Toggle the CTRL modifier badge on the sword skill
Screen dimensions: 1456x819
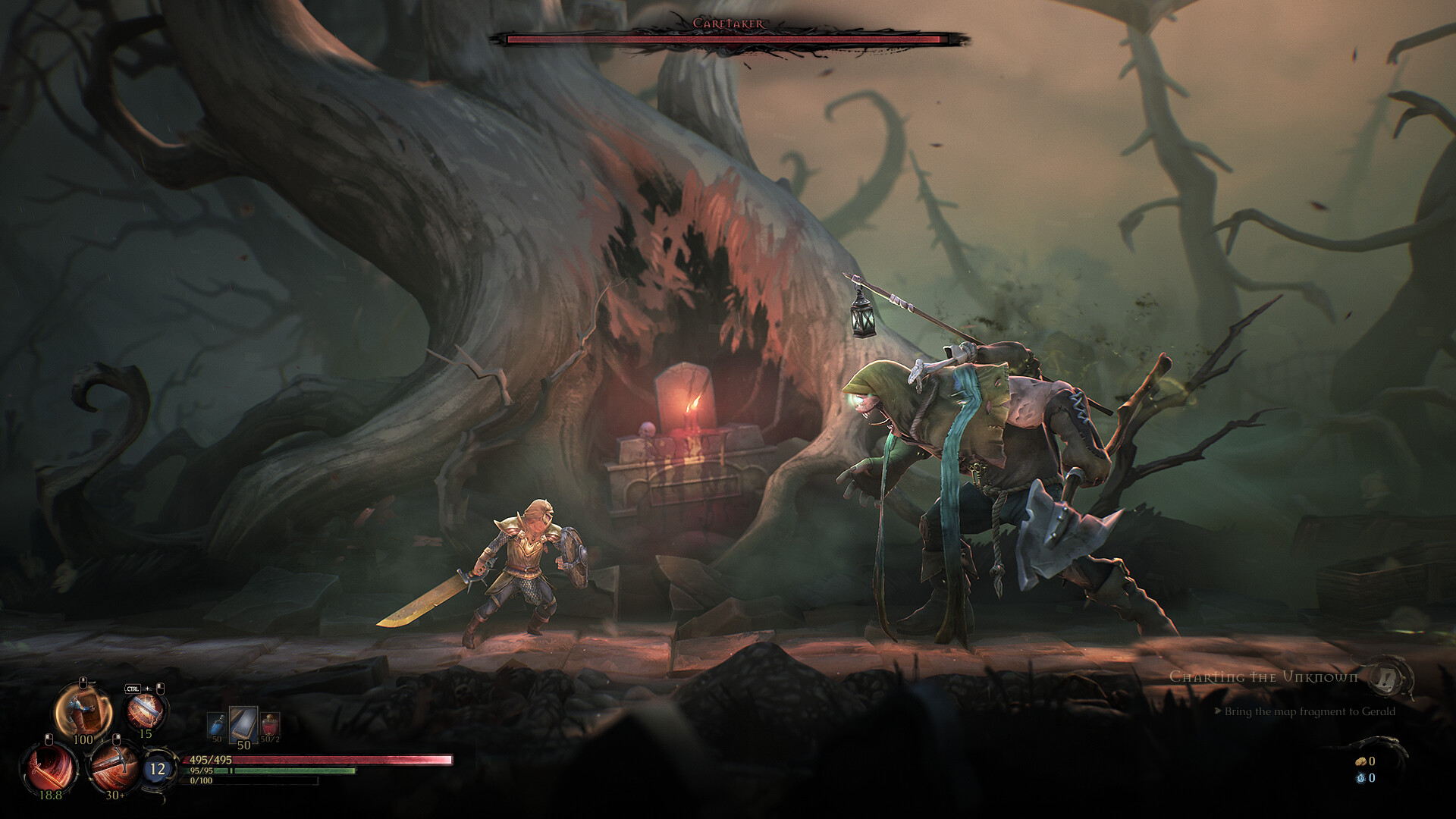click(133, 689)
